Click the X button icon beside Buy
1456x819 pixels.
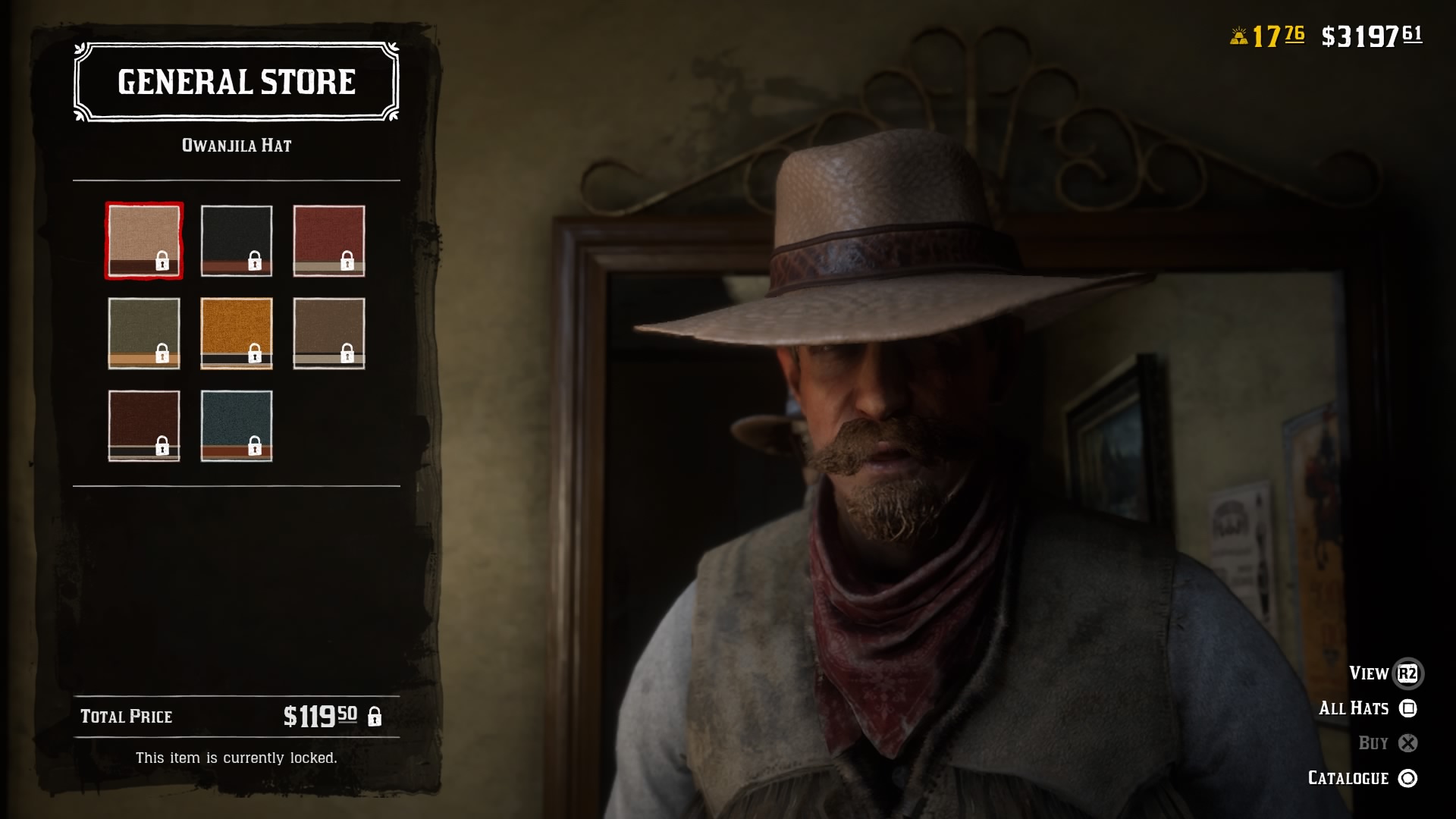(x=1407, y=742)
